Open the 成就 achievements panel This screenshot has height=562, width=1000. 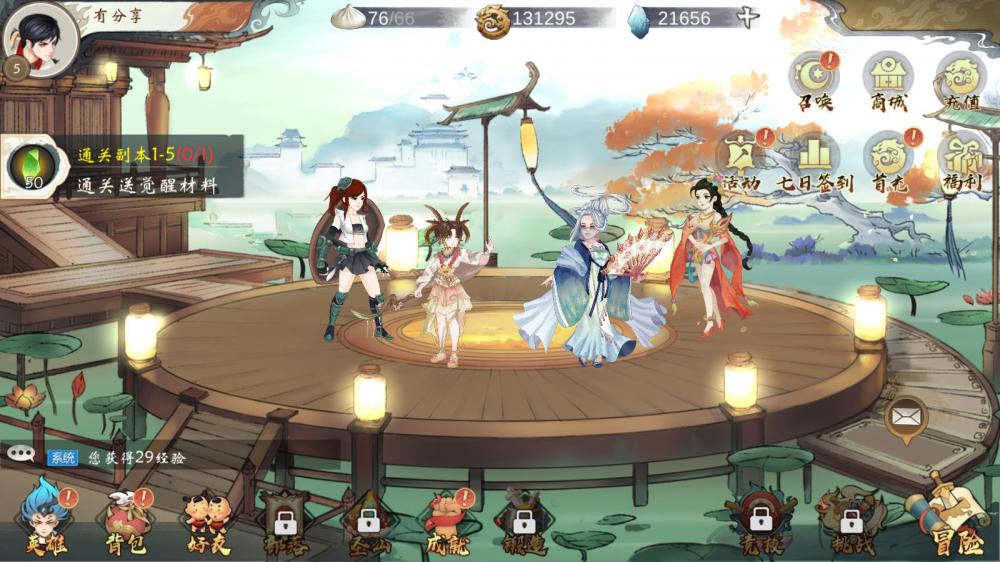tap(445, 520)
